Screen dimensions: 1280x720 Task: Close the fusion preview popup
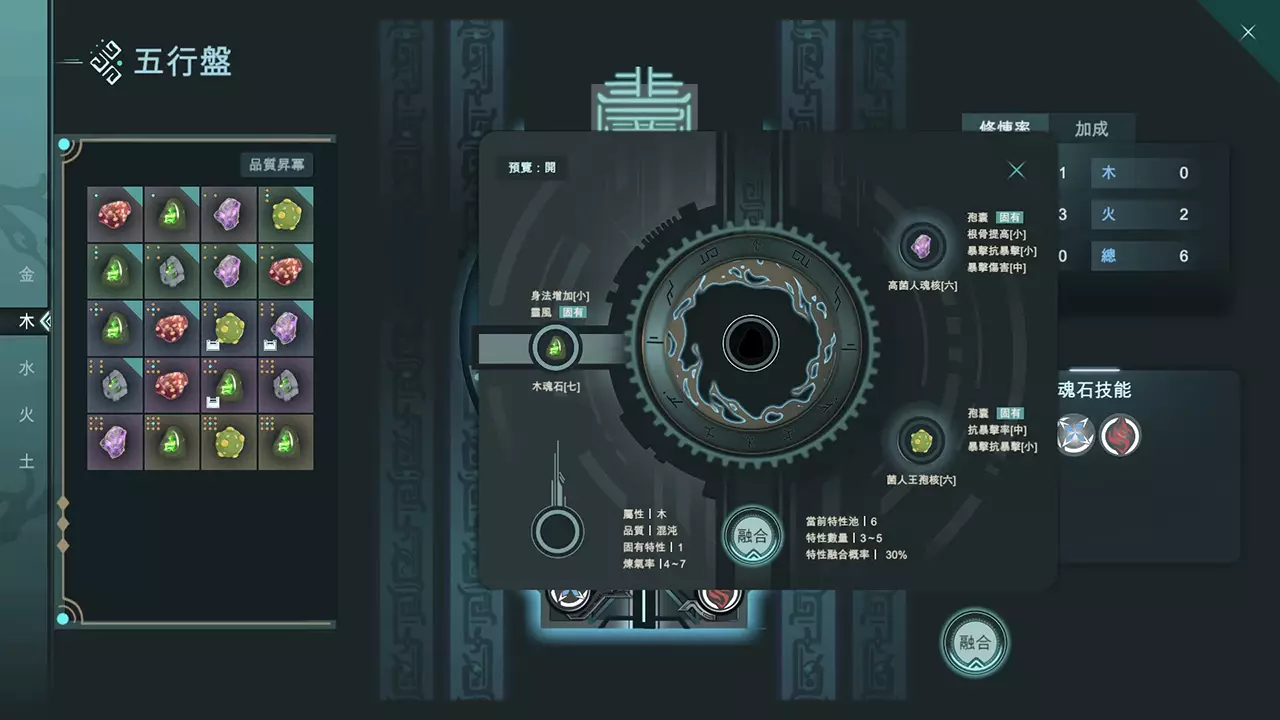coord(1016,170)
